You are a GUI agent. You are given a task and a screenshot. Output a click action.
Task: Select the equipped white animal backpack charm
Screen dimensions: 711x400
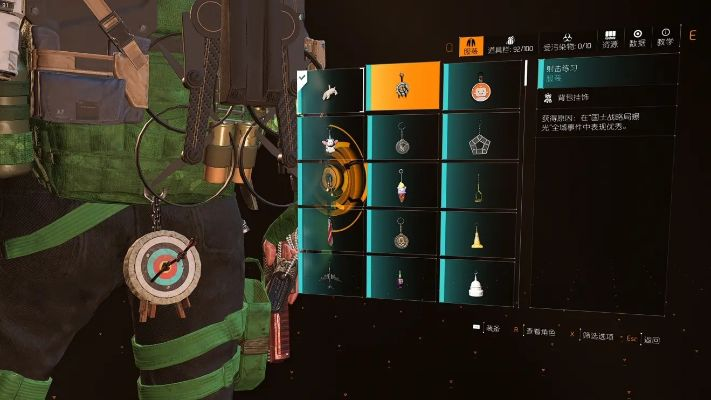[330, 90]
